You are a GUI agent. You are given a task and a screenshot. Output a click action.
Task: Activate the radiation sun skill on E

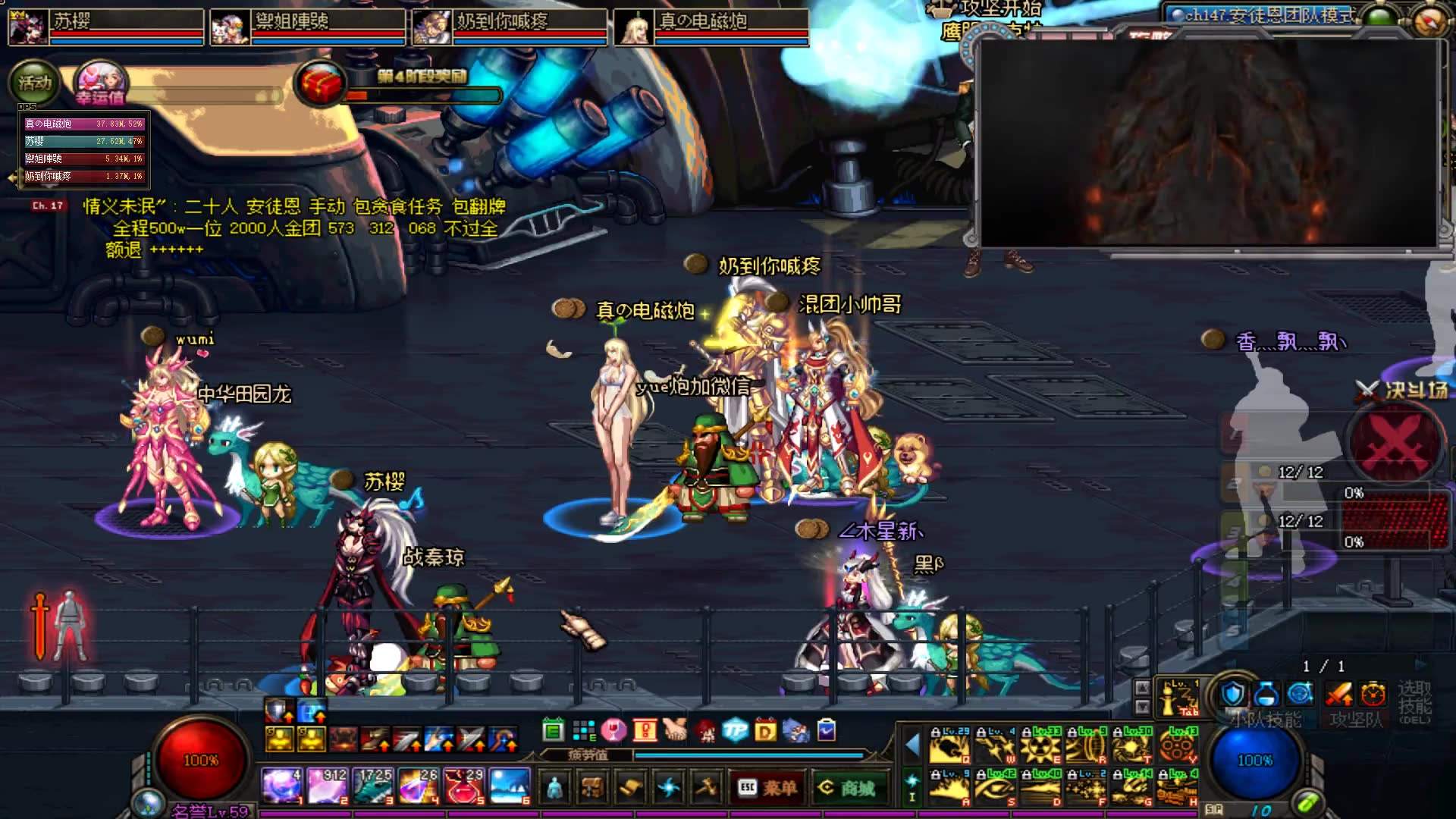click(x=1041, y=745)
